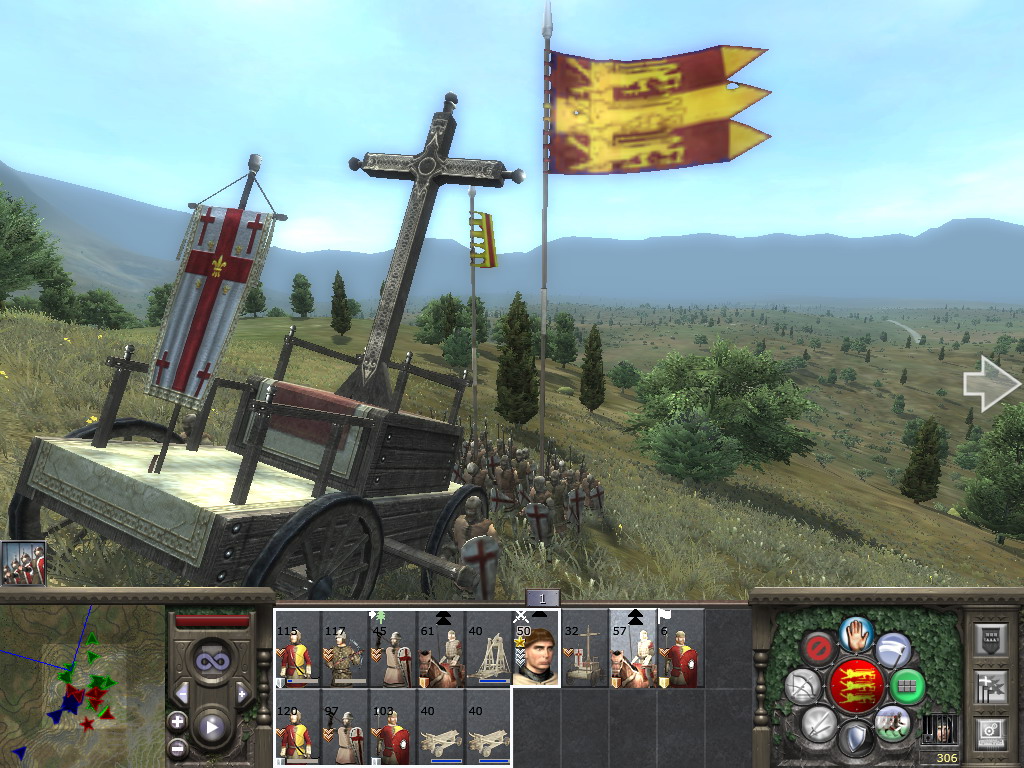The width and height of the screenshot is (1024, 768).
Task: Click the play speed arrow button
Action: tap(211, 727)
